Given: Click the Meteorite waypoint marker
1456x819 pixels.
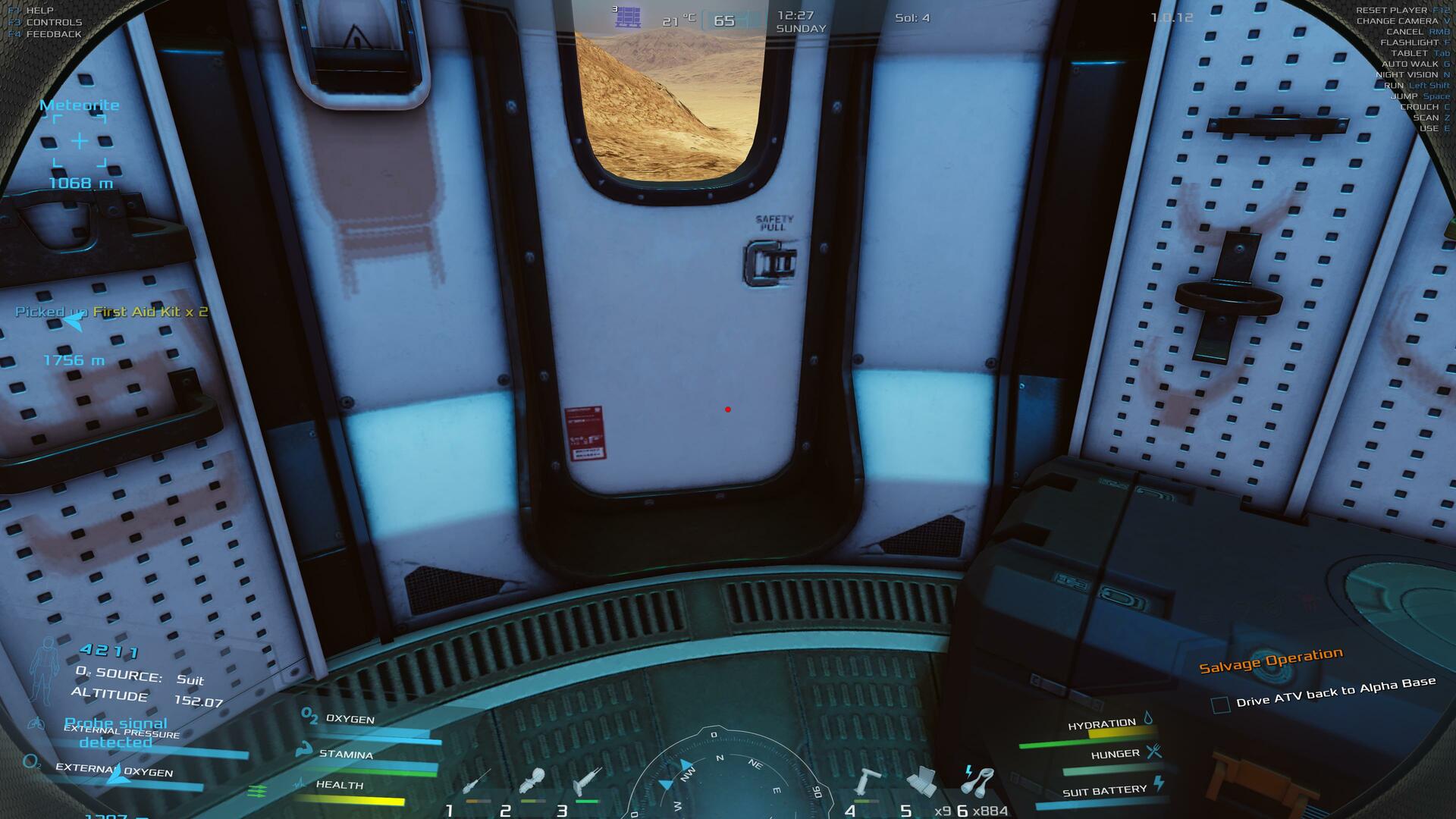Looking at the screenshot, I should click(x=80, y=141).
